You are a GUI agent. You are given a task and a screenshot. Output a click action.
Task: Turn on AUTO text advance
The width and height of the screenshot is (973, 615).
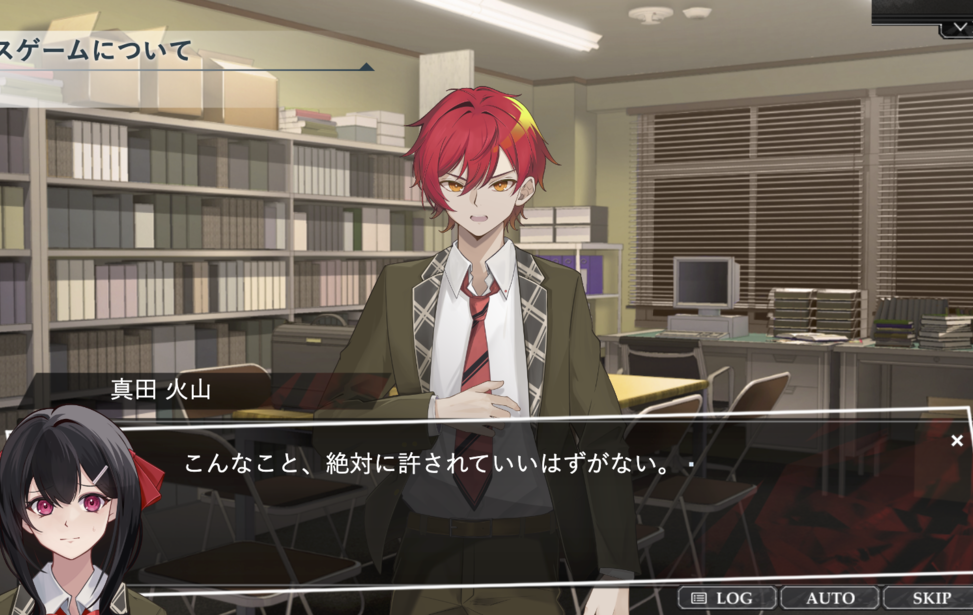click(x=830, y=598)
